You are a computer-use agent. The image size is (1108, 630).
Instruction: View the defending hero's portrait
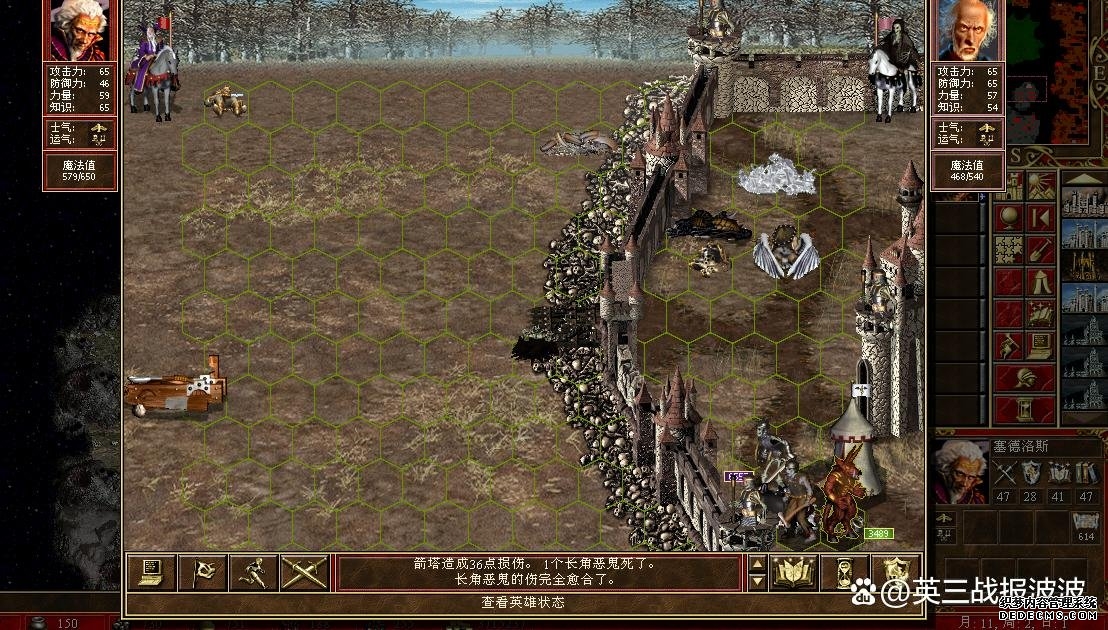click(967, 30)
